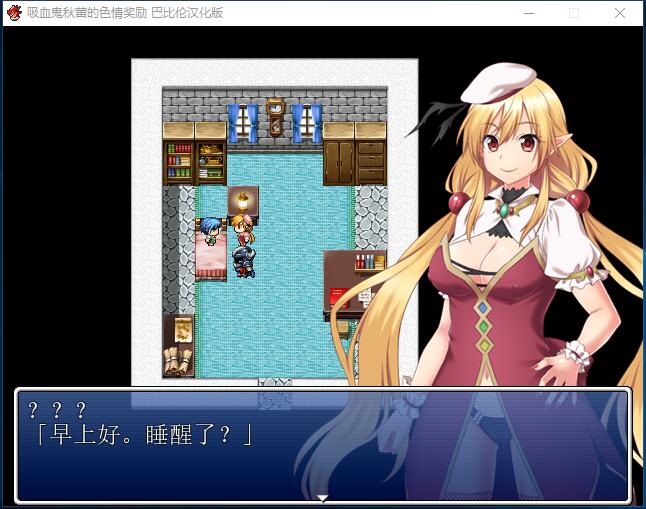This screenshot has height=509, width=646.
Task: Advance the dialogue box text
Action: pos(322,445)
